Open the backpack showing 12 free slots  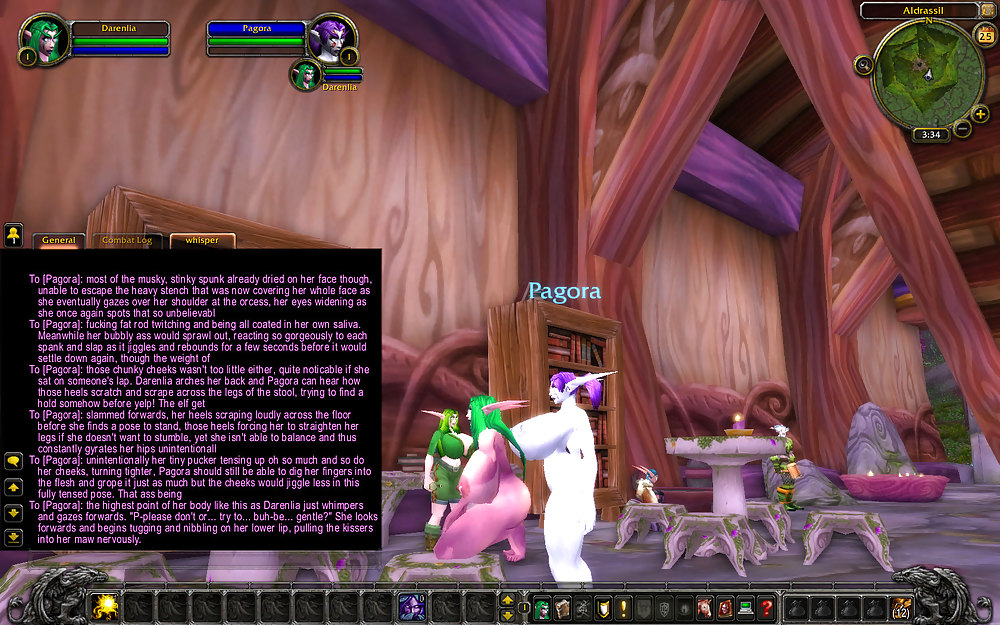pyautogui.click(x=900, y=607)
